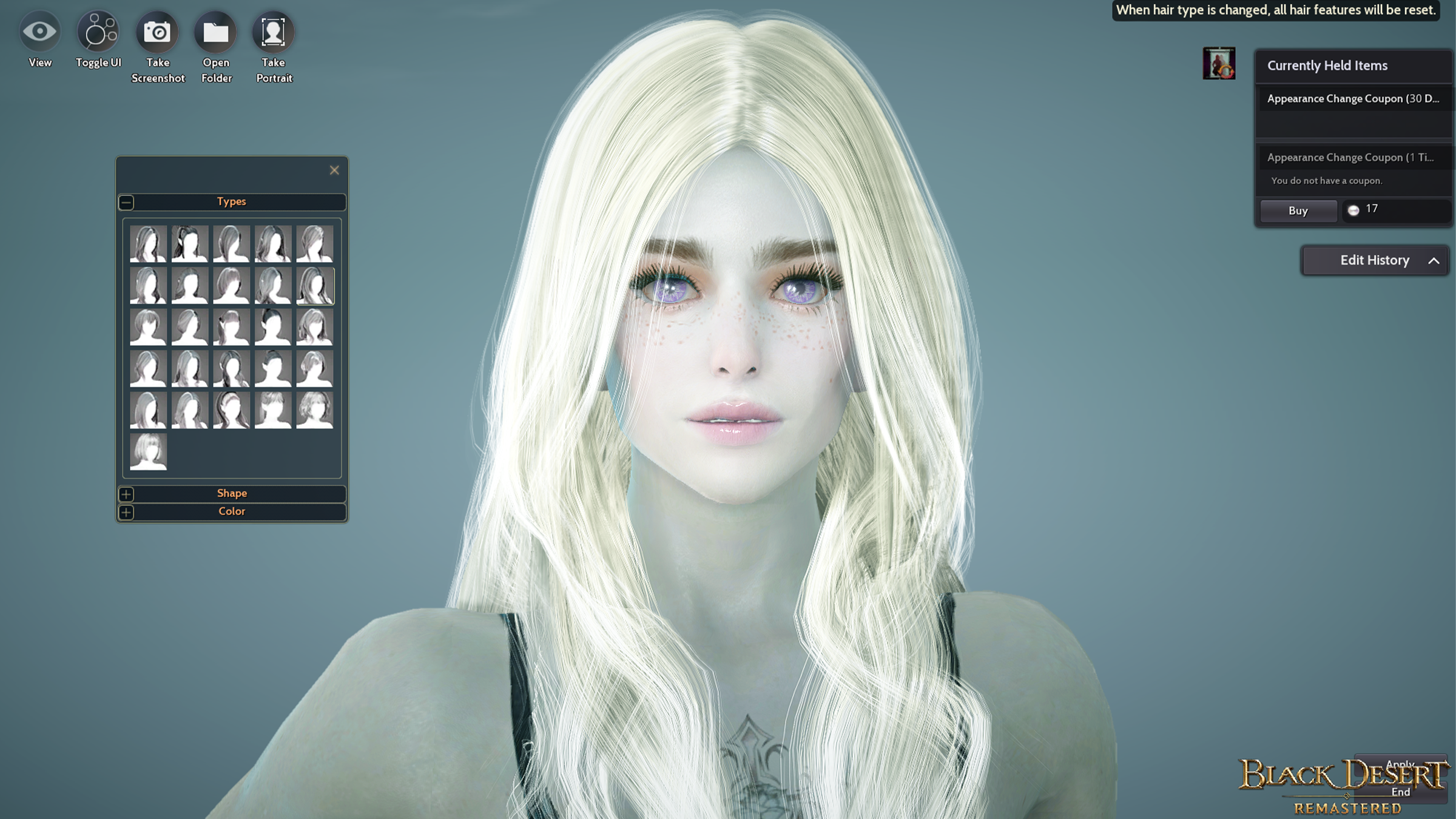1456x819 pixels.
Task: Select the currently highlighted hairstyle thumbnail
Action: click(315, 286)
